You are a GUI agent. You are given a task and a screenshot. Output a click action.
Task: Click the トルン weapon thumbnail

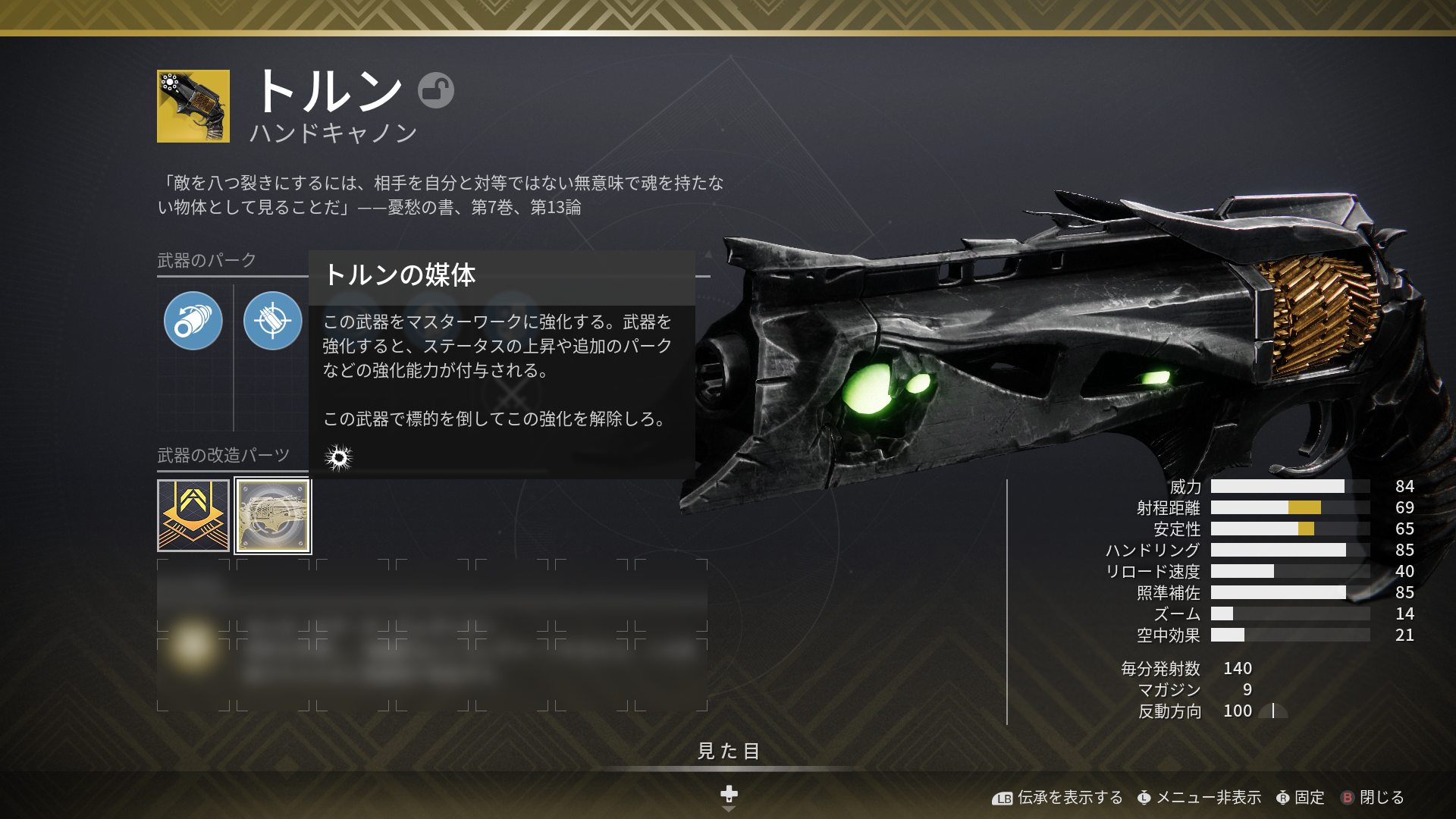coord(193,106)
